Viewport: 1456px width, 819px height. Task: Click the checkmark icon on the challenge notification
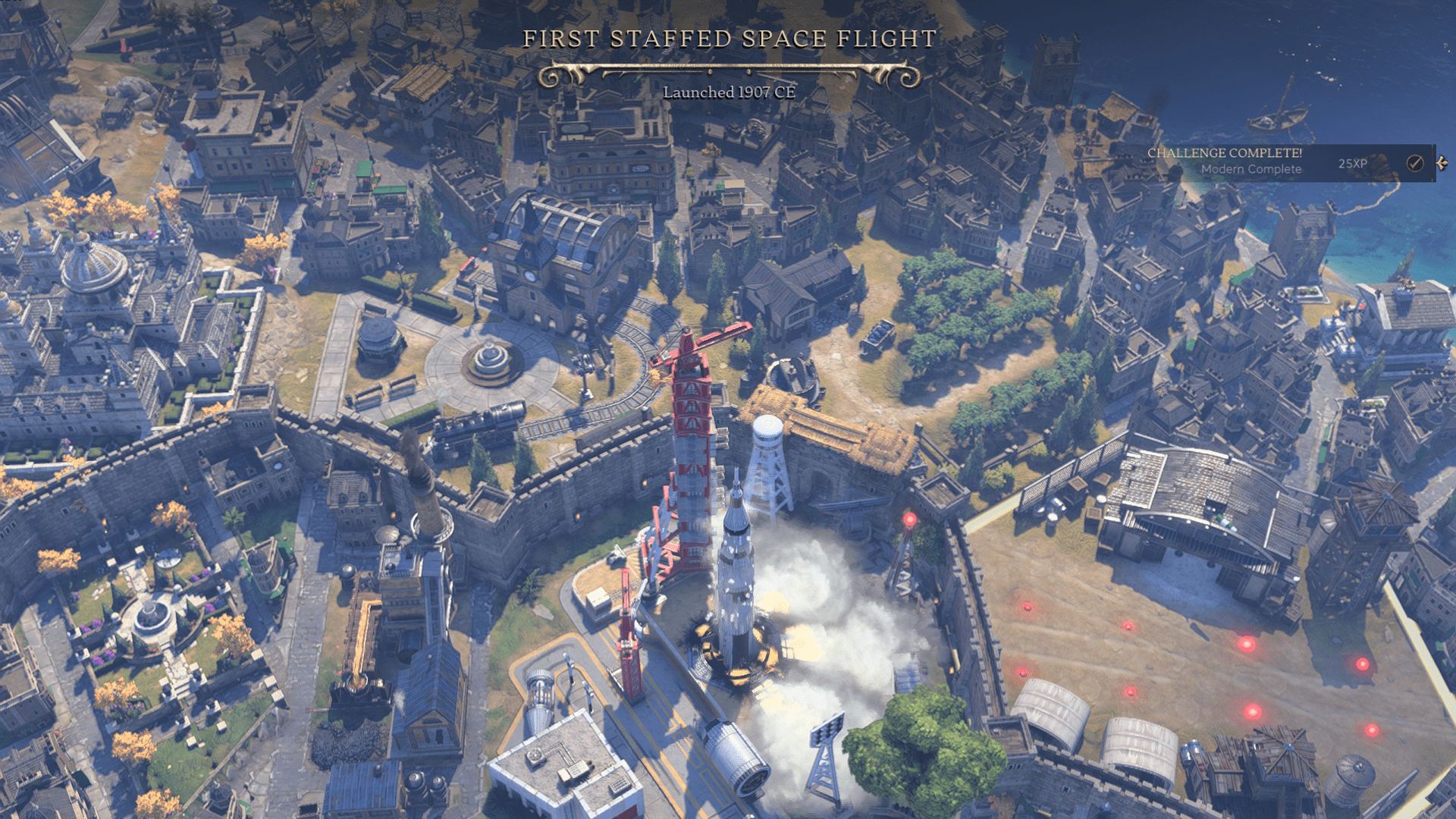coord(1414,163)
